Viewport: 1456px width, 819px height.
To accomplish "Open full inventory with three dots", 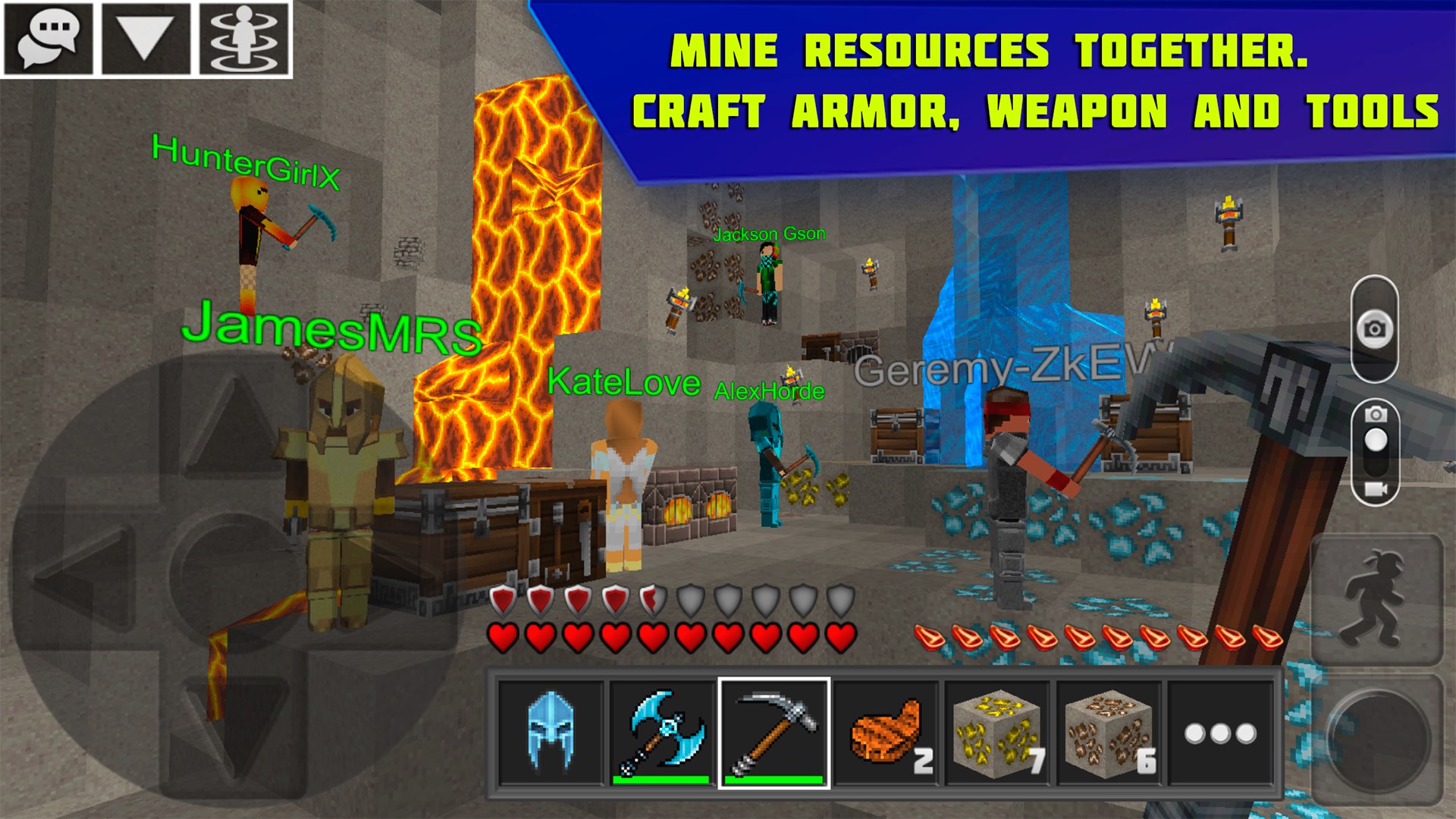I will [x=1220, y=733].
